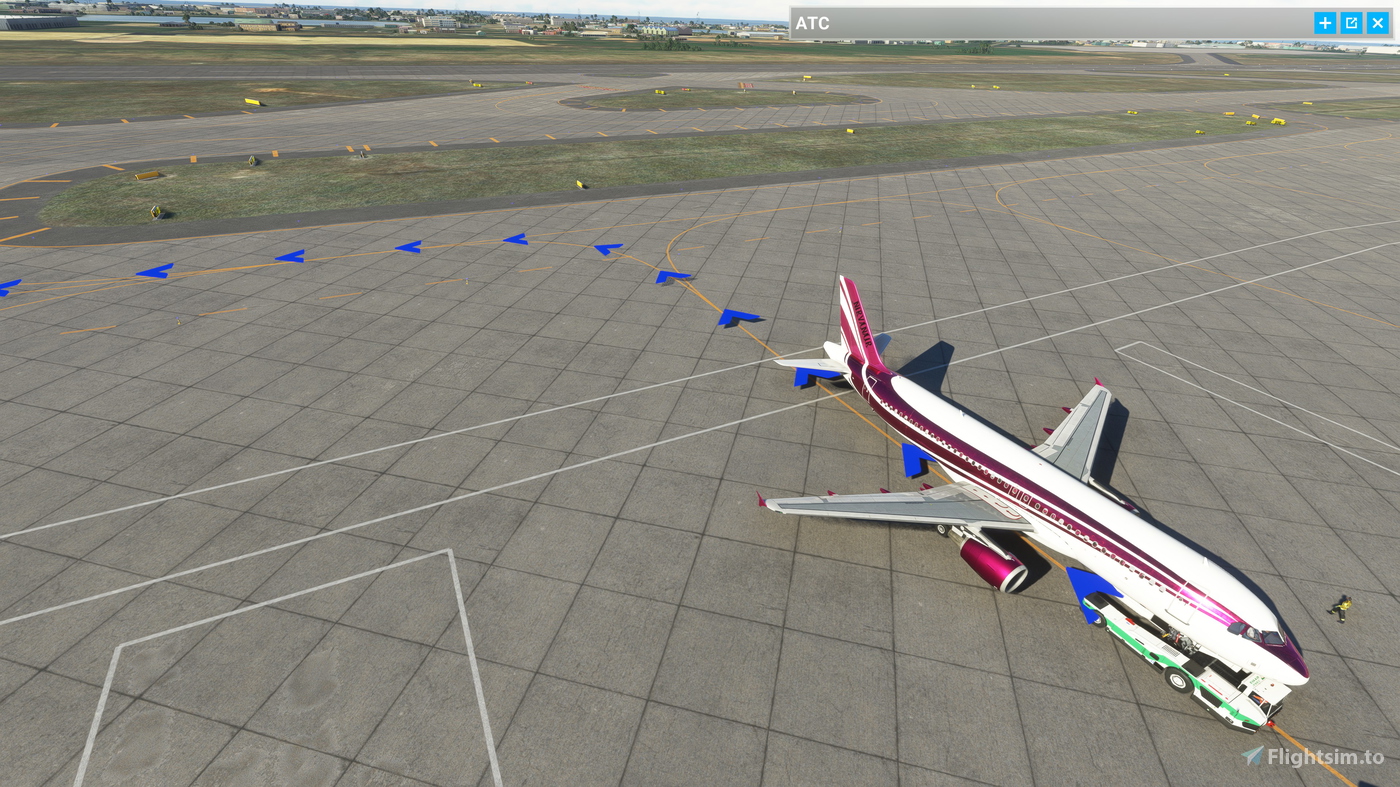
Task: Click the pop-out icon to undock the ATC window
Action: coord(1350,21)
